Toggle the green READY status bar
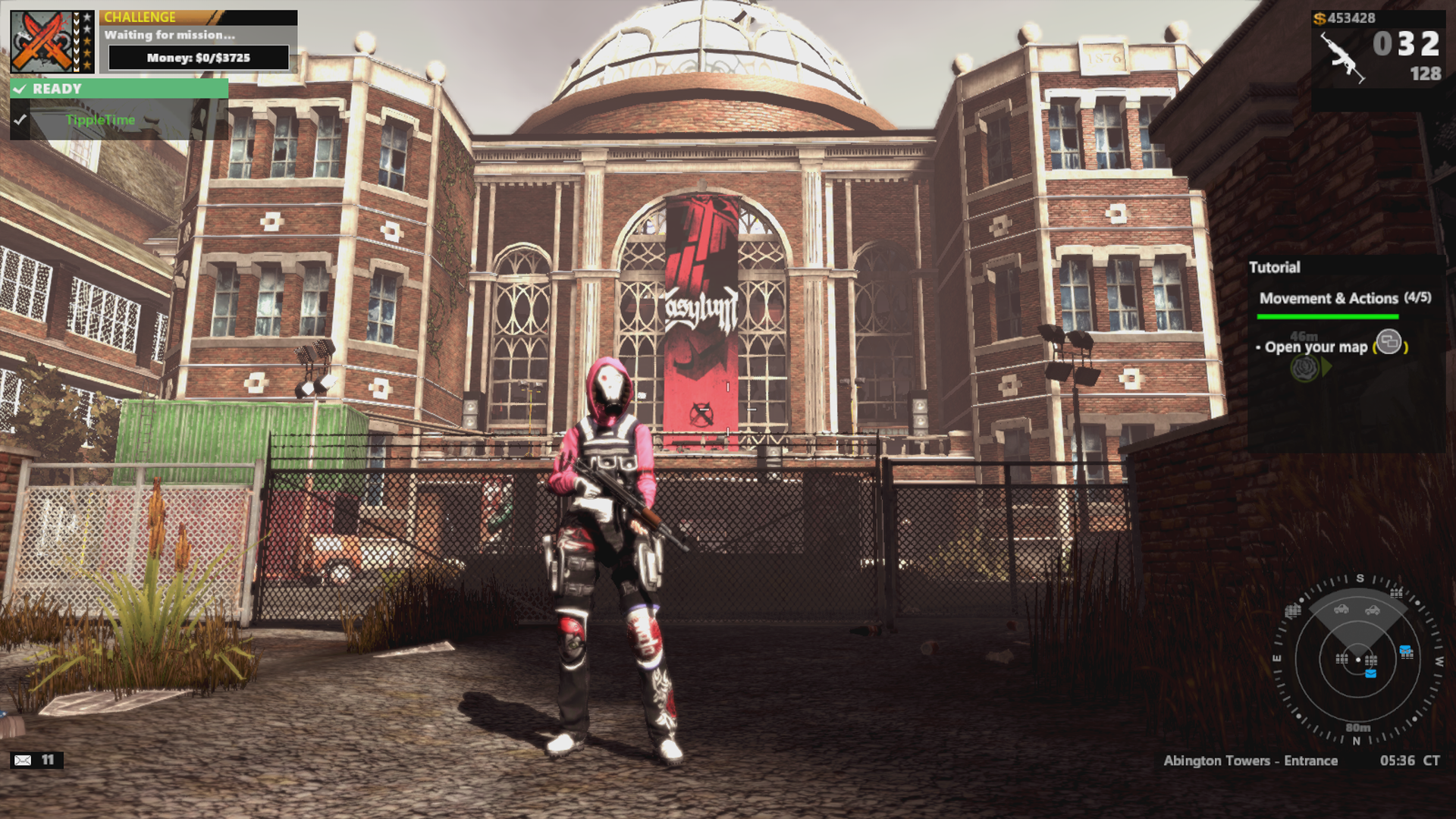1456x819 pixels. pyautogui.click(x=119, y=89)
